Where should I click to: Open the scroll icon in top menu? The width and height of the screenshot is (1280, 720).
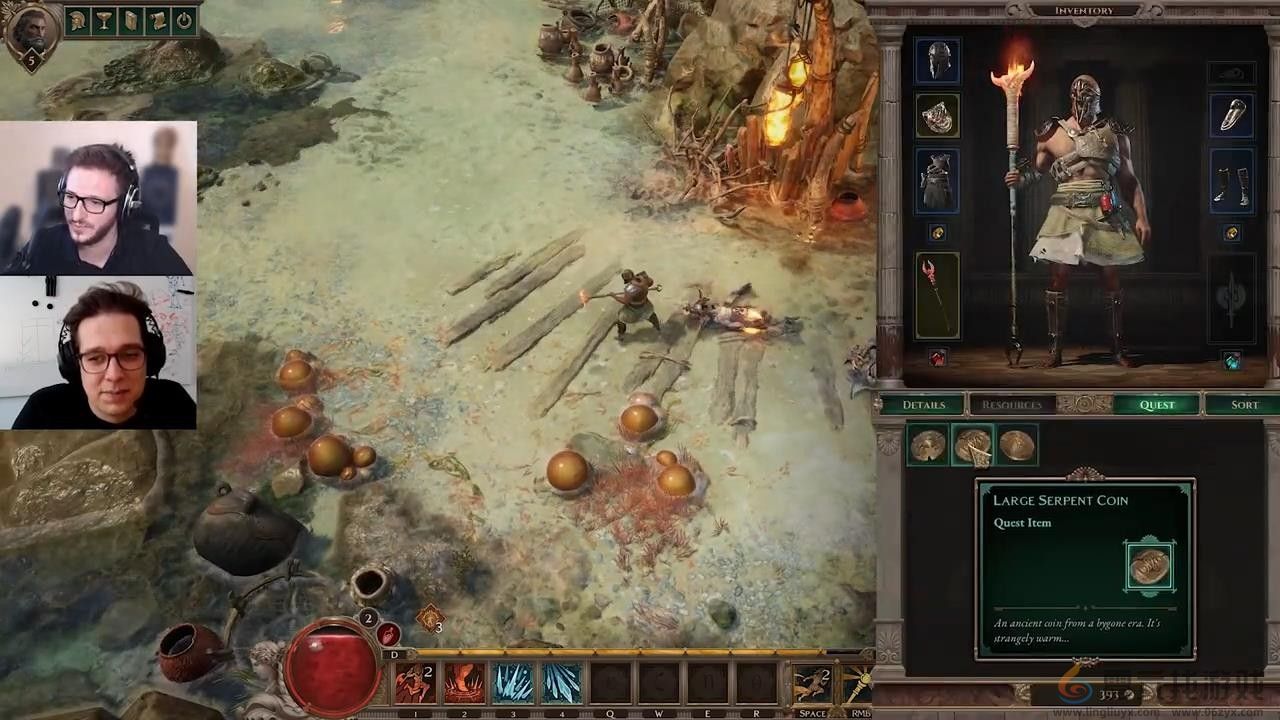coord(157,21)
